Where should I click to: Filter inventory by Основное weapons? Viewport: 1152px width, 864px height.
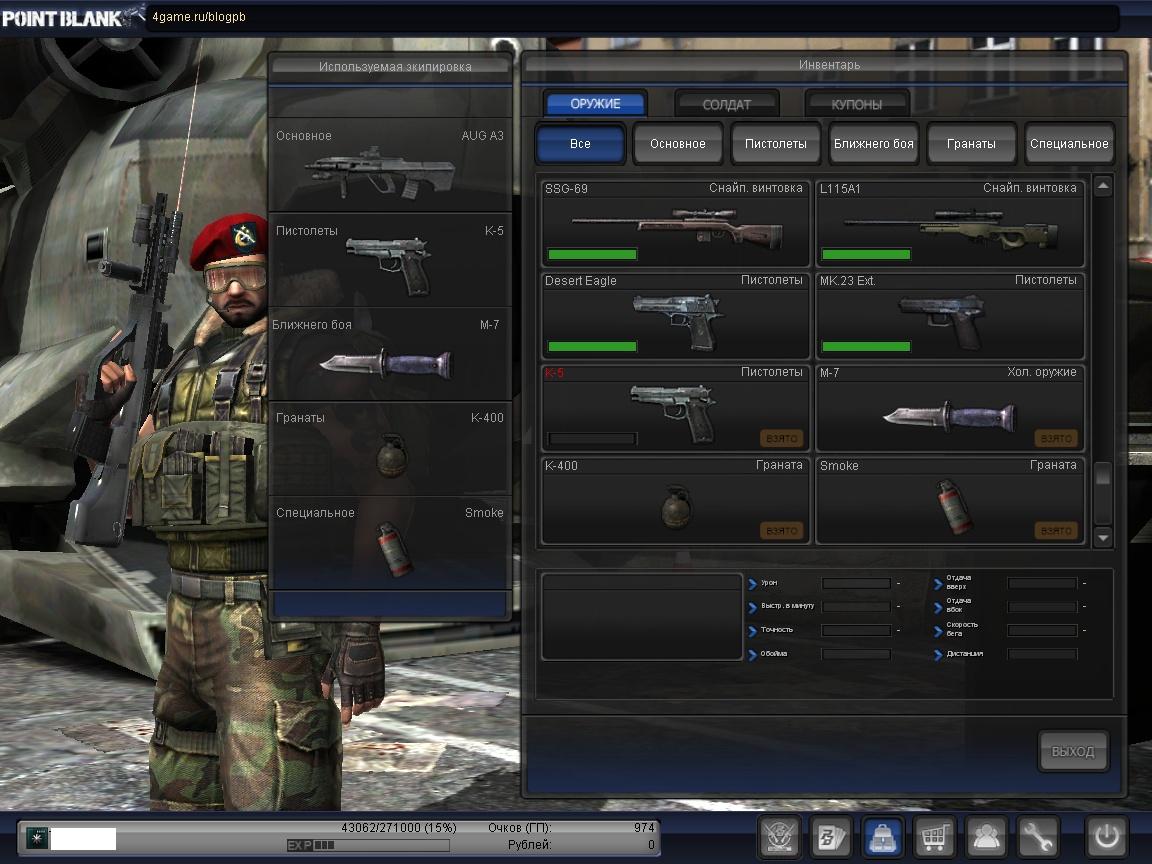(678, 143)
